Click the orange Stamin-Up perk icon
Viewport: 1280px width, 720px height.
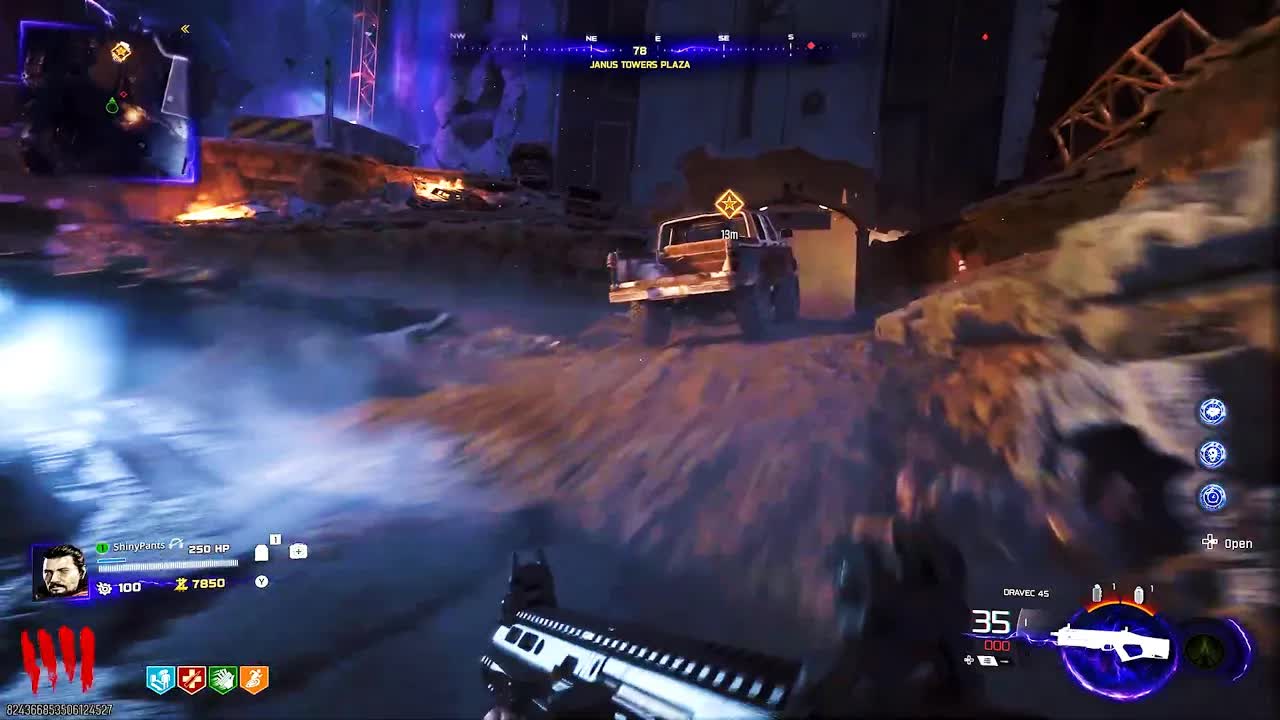point(253,680)
